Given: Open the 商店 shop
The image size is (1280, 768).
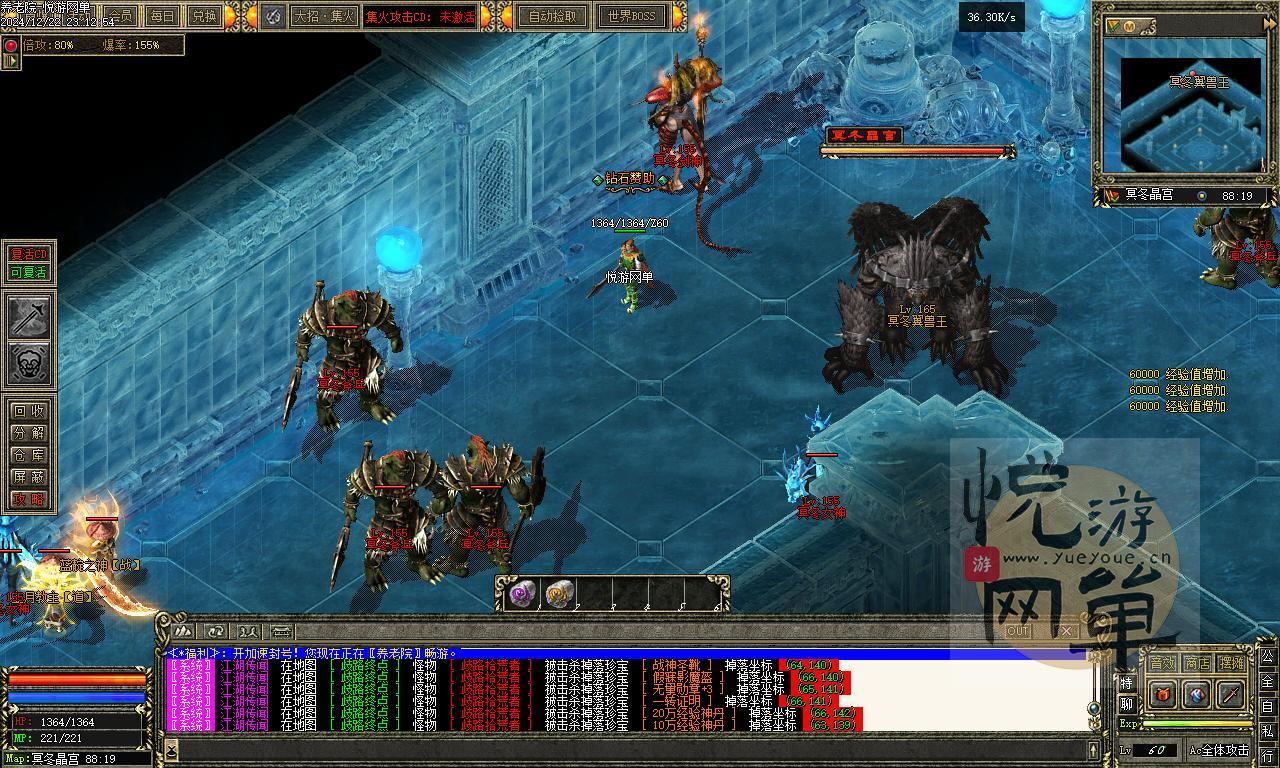Looking at the screenshot, I should (x=1197, y=663).
